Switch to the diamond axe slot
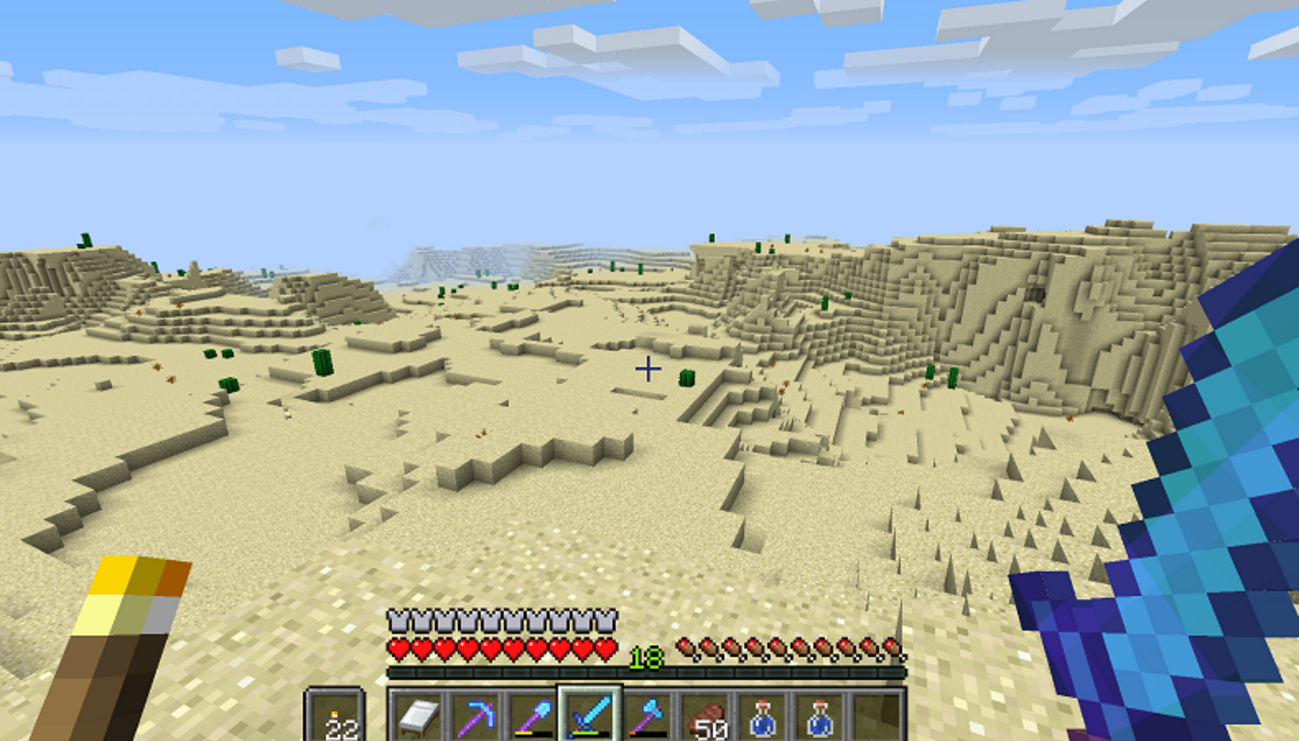Screen dimensions: 1299x741 tap(647, 717)
